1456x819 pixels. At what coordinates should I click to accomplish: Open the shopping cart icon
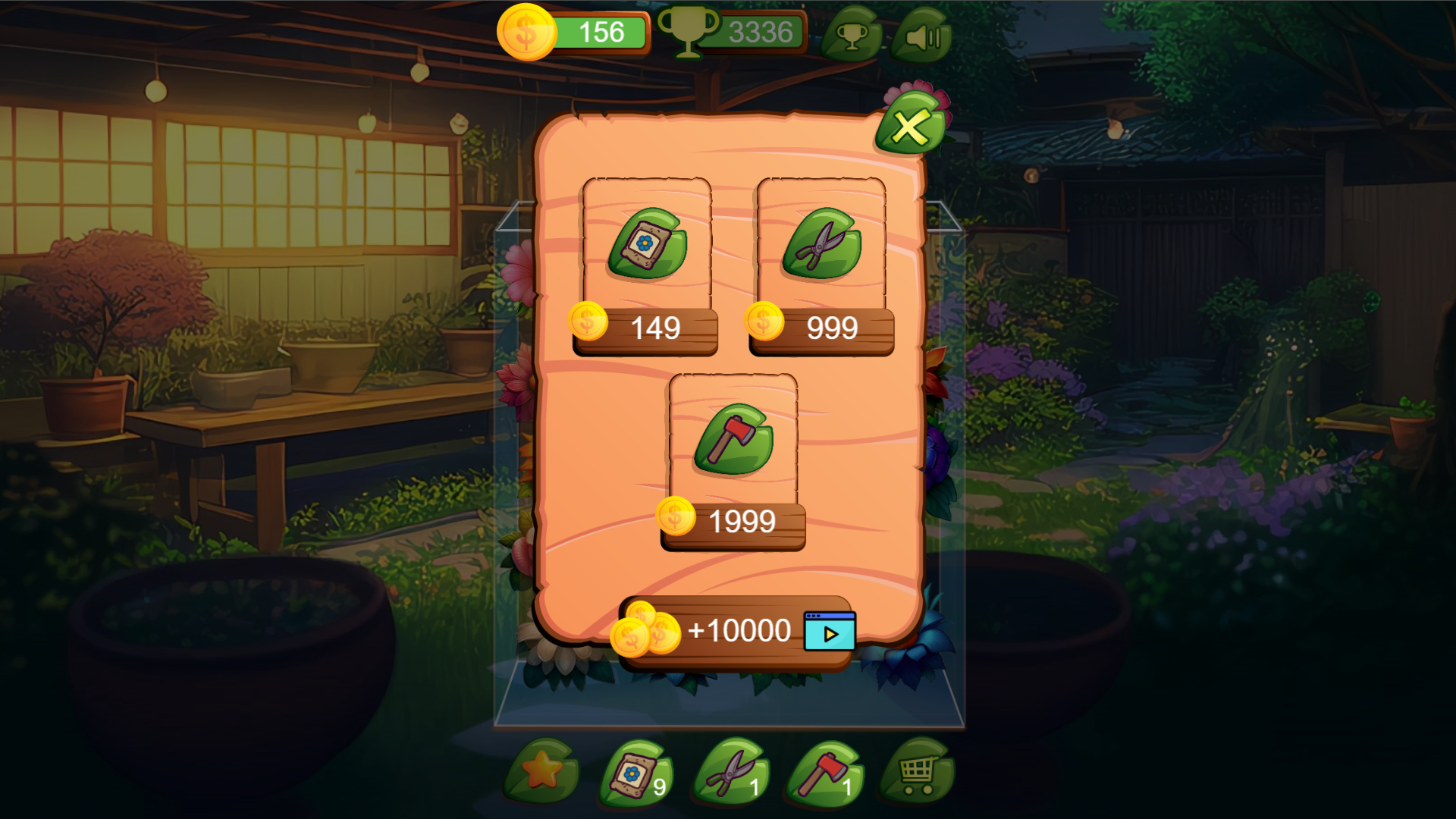pos(919,771)
